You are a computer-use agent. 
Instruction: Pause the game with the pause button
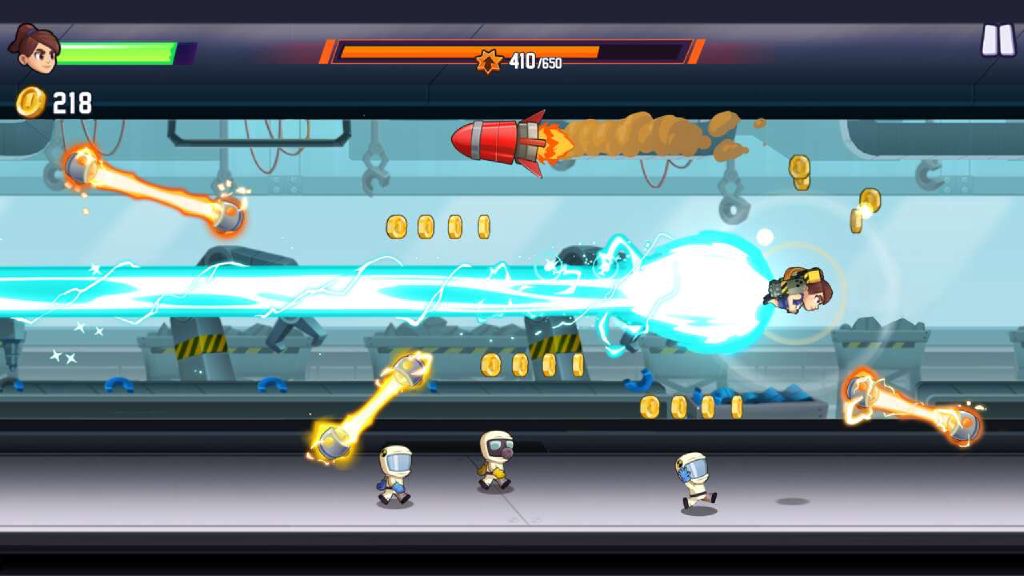[x=997, y=40]
